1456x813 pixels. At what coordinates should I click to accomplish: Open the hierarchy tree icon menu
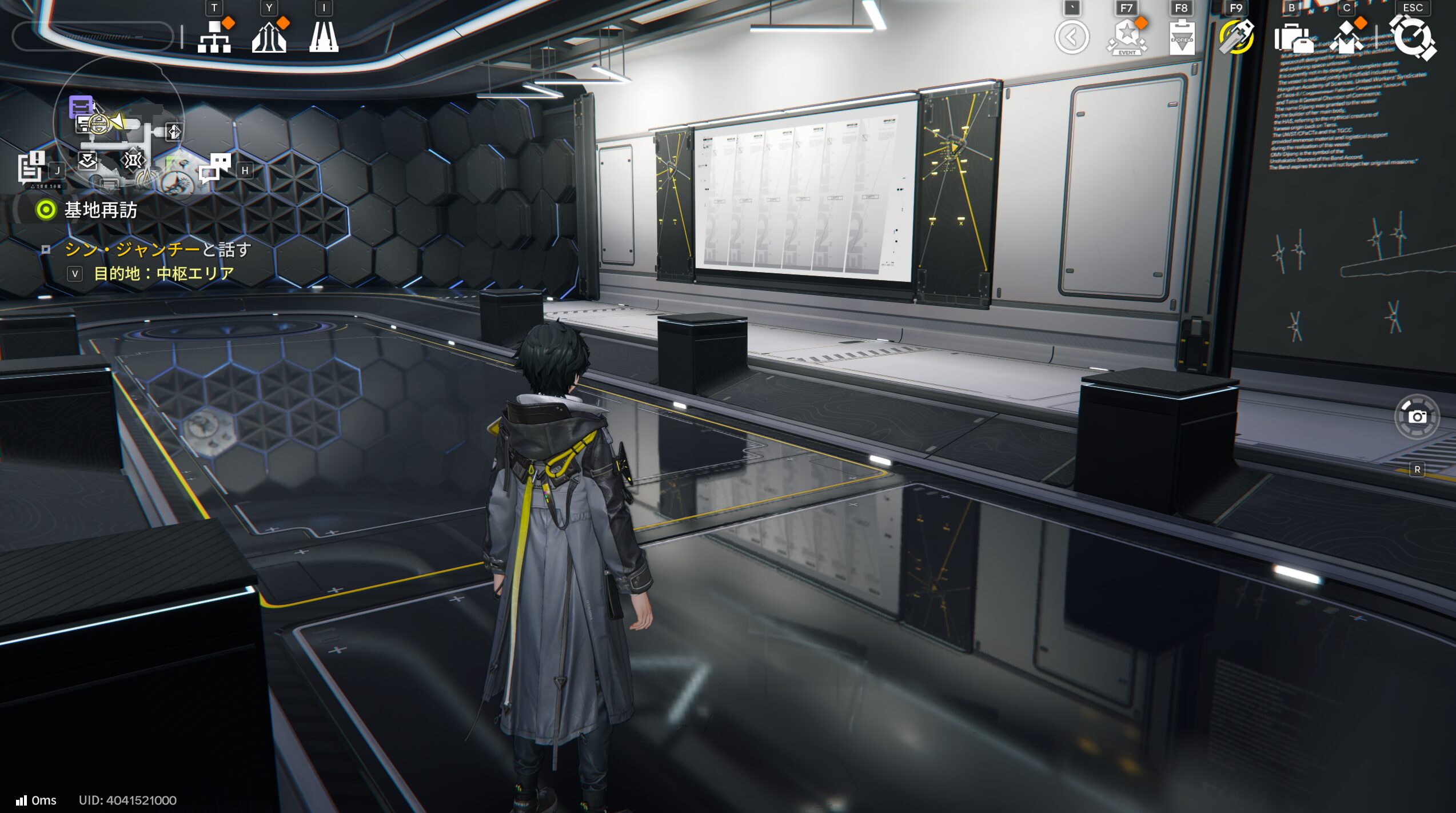214,37
